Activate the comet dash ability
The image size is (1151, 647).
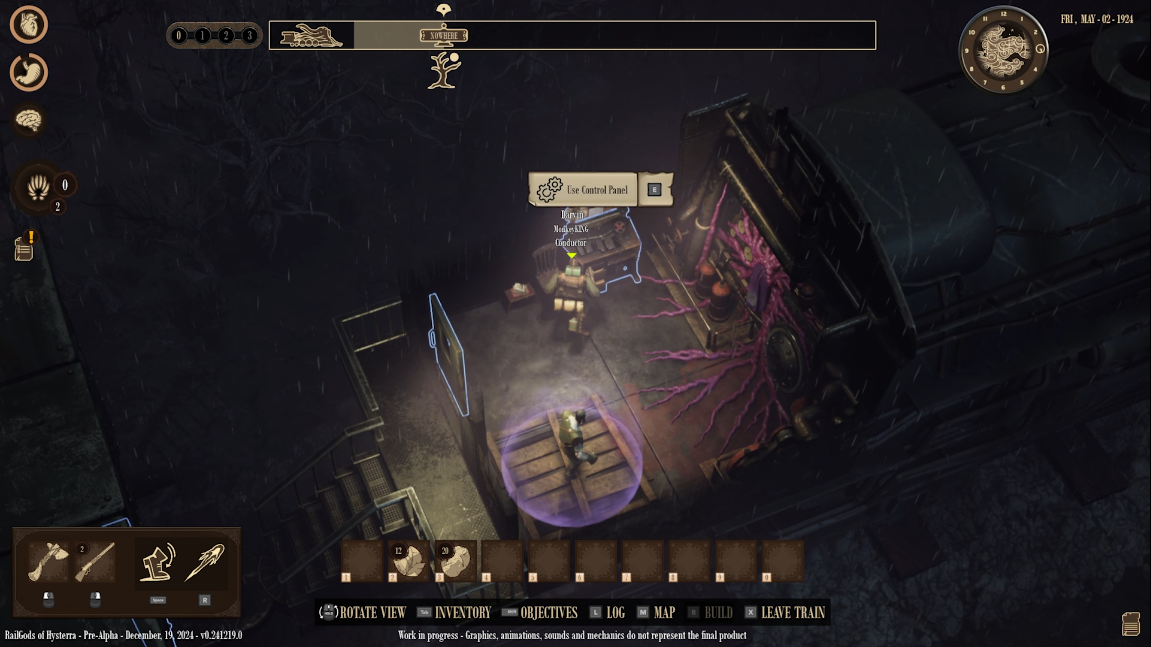pyautogui.click(x=205, y=563)
